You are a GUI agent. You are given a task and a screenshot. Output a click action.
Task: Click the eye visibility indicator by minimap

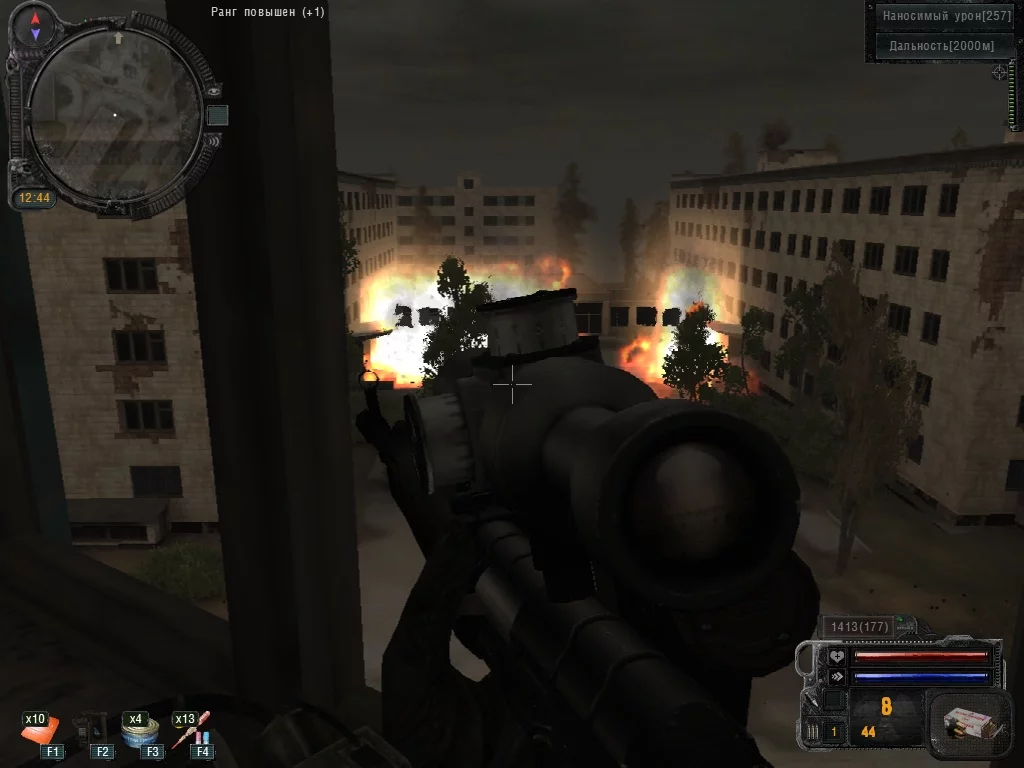click(x=213, y=91)
